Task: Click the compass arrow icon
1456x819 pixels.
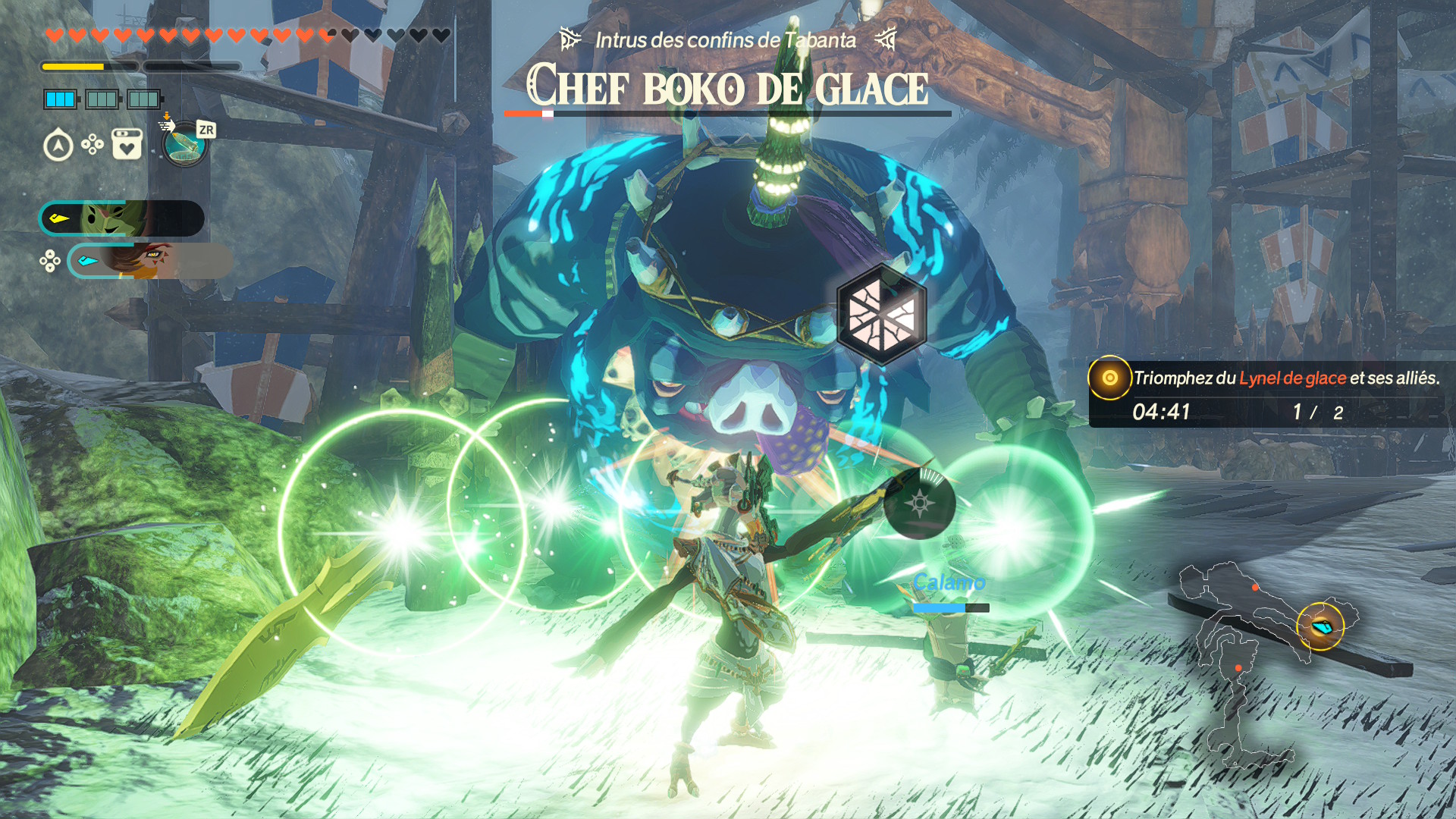Action: point(58,145)
